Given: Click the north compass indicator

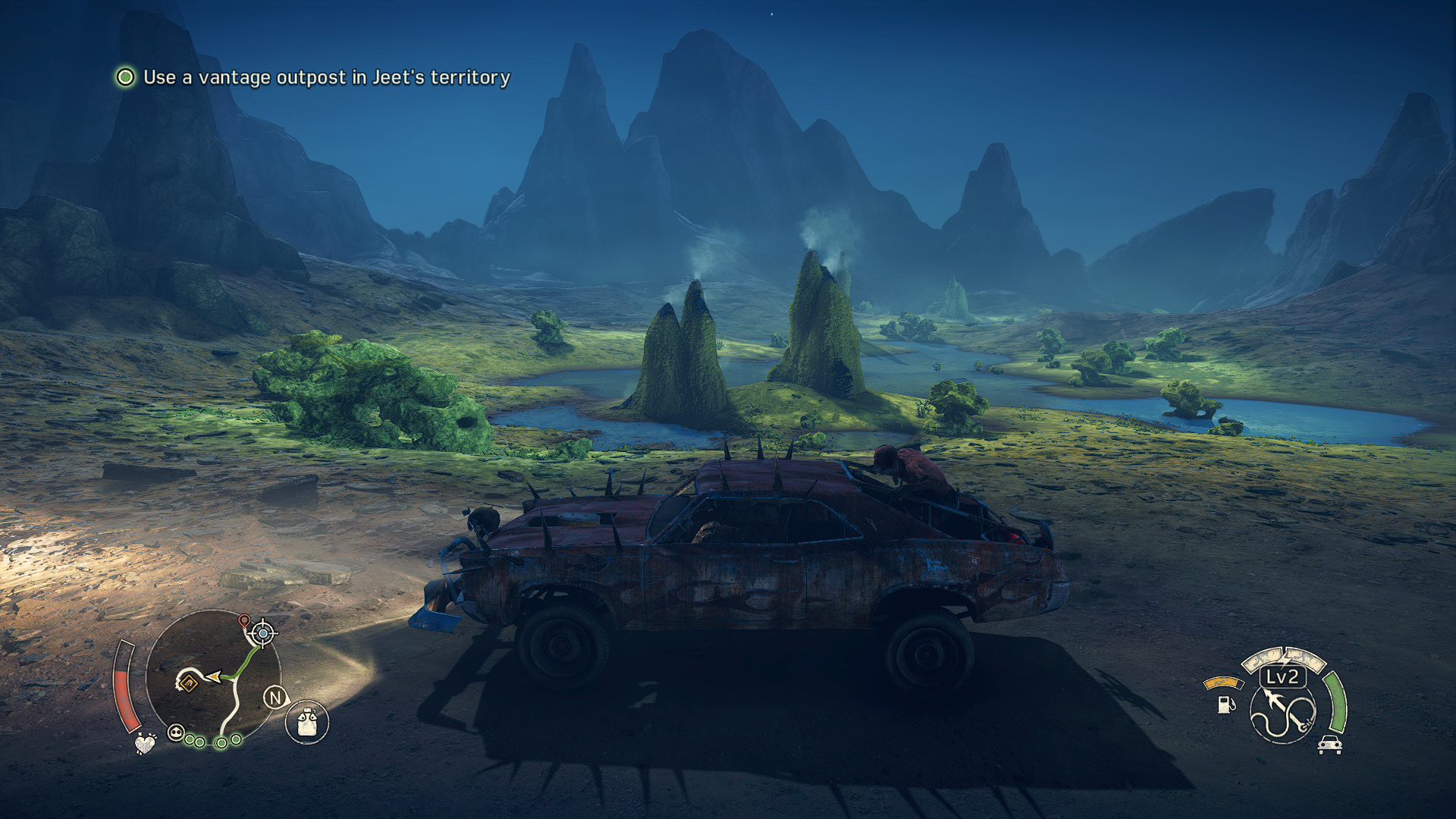Looking at the screenshot, I should 275,698.
